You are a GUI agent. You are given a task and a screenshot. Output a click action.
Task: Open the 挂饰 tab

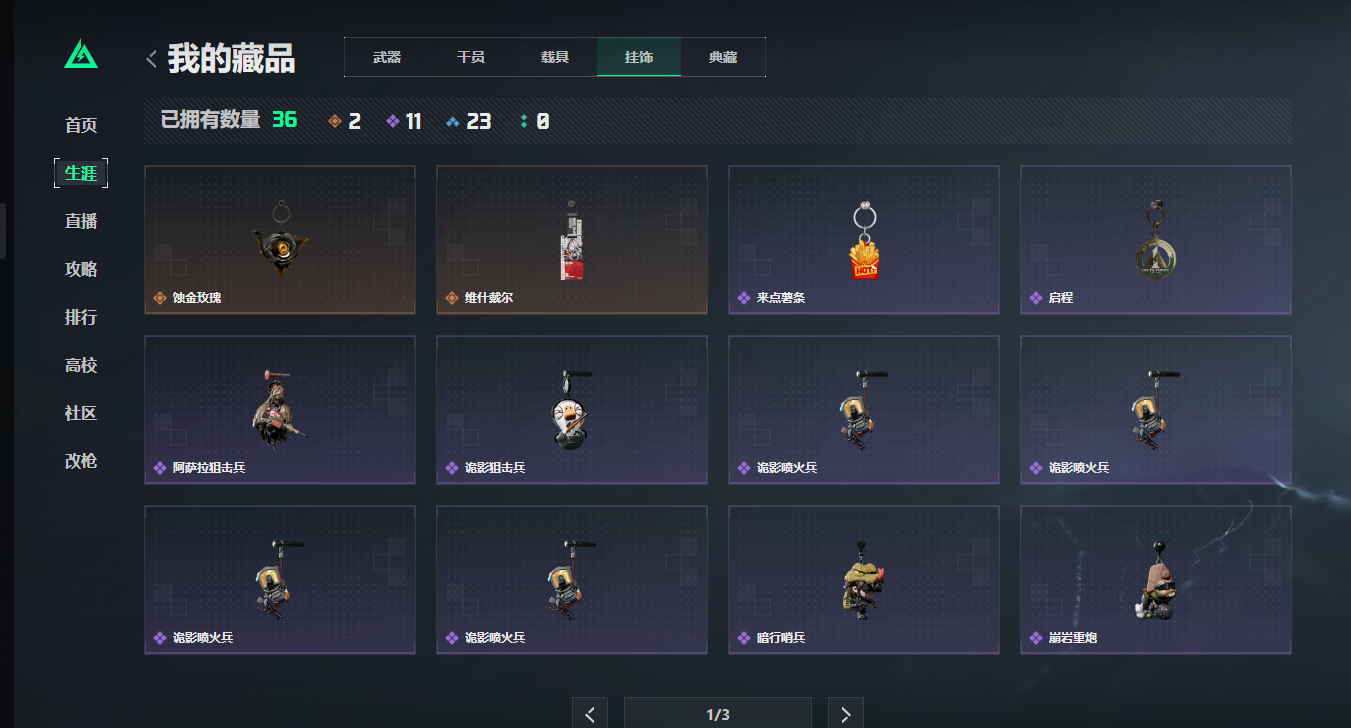coord(638,57)
